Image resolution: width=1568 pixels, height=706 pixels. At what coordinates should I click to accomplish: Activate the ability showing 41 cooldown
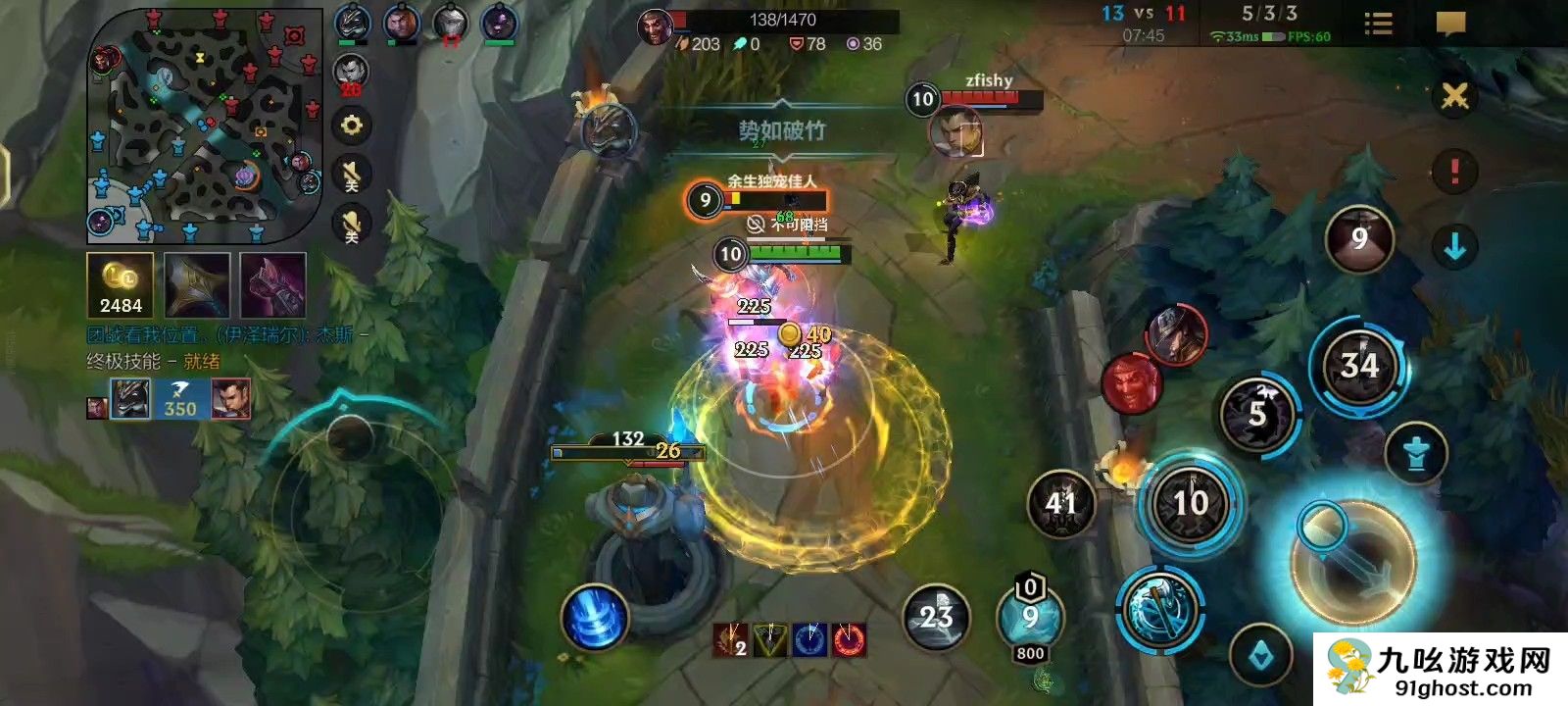pos(1061,504)
